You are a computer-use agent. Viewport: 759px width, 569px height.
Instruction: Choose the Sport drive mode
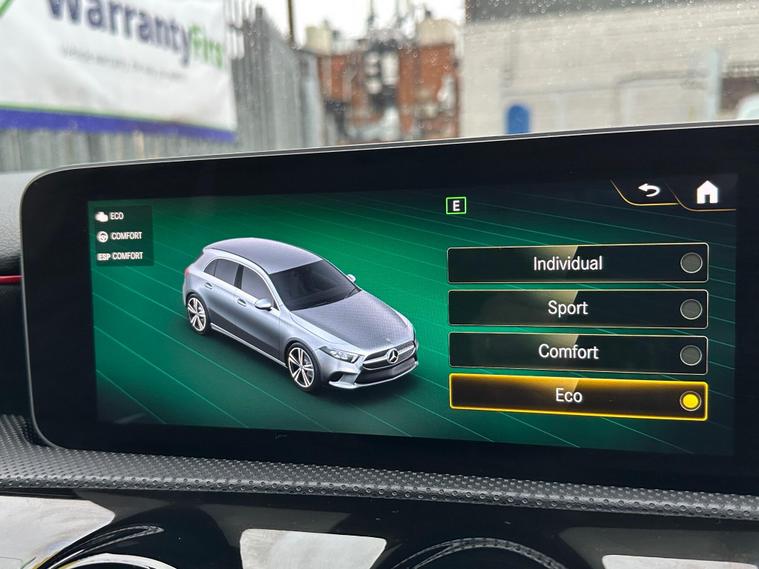[x=577, y=308]
